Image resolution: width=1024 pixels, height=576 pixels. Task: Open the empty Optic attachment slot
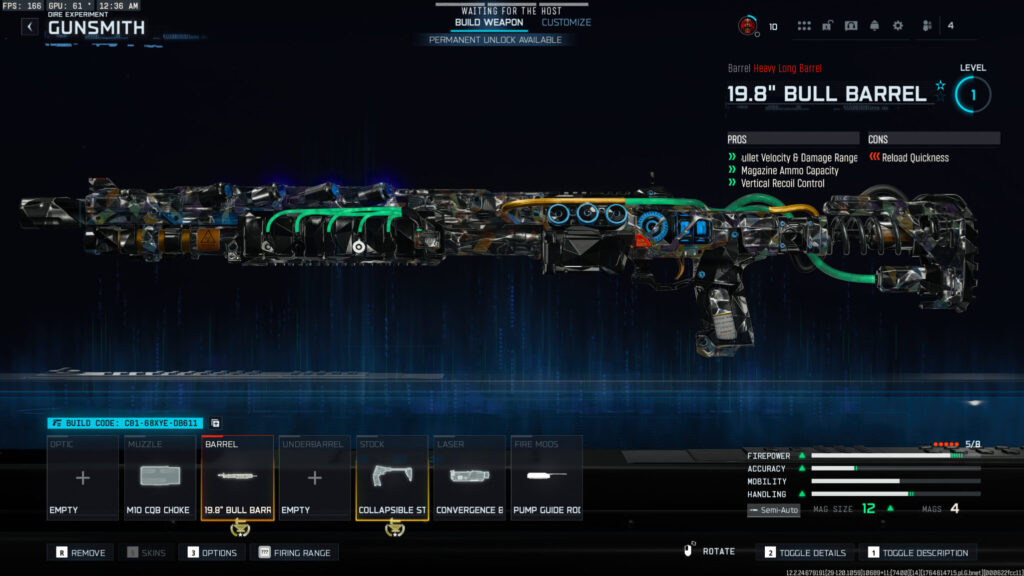click(83, 478)
